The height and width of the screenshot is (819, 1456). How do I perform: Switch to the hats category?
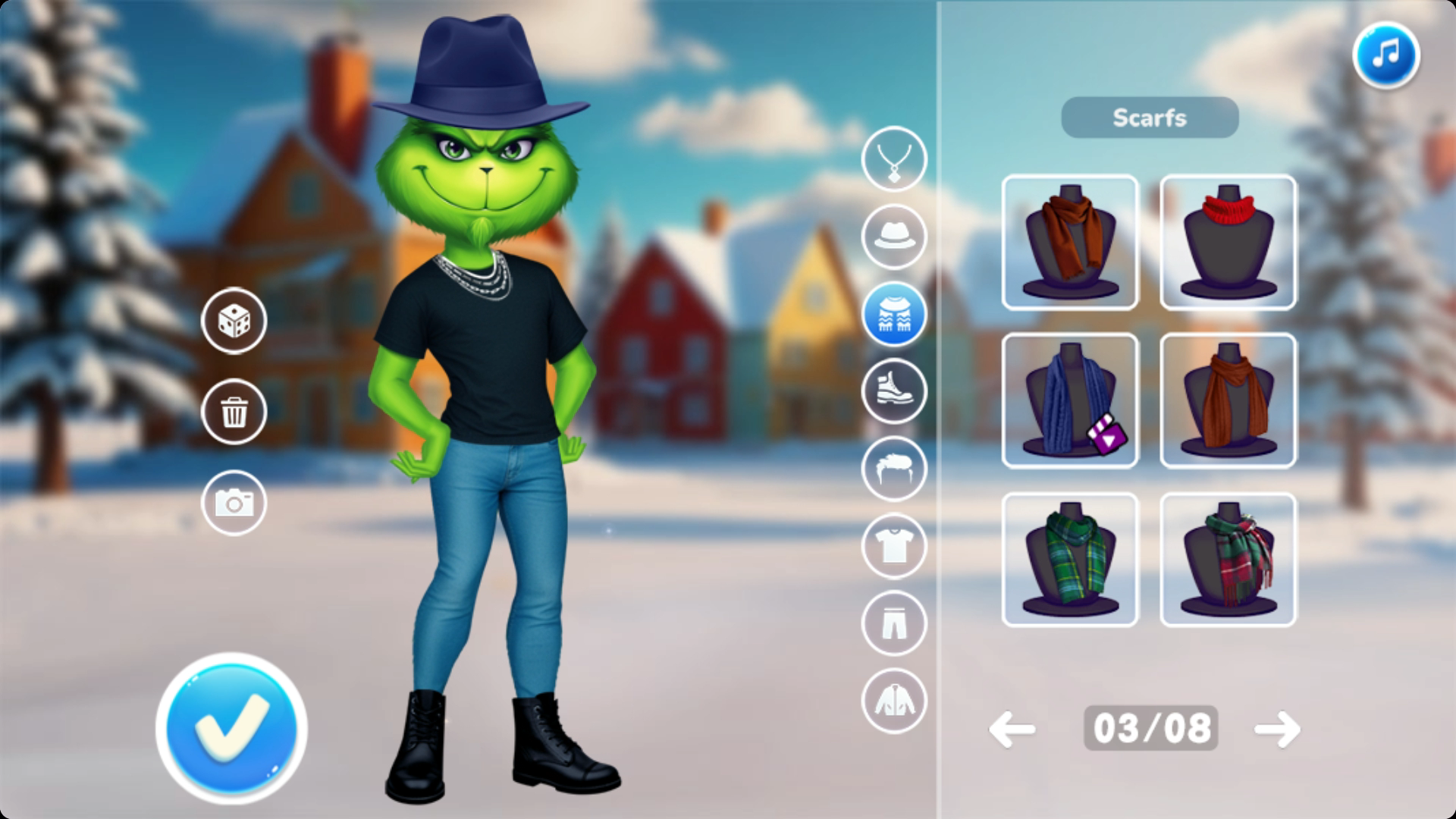894,237
